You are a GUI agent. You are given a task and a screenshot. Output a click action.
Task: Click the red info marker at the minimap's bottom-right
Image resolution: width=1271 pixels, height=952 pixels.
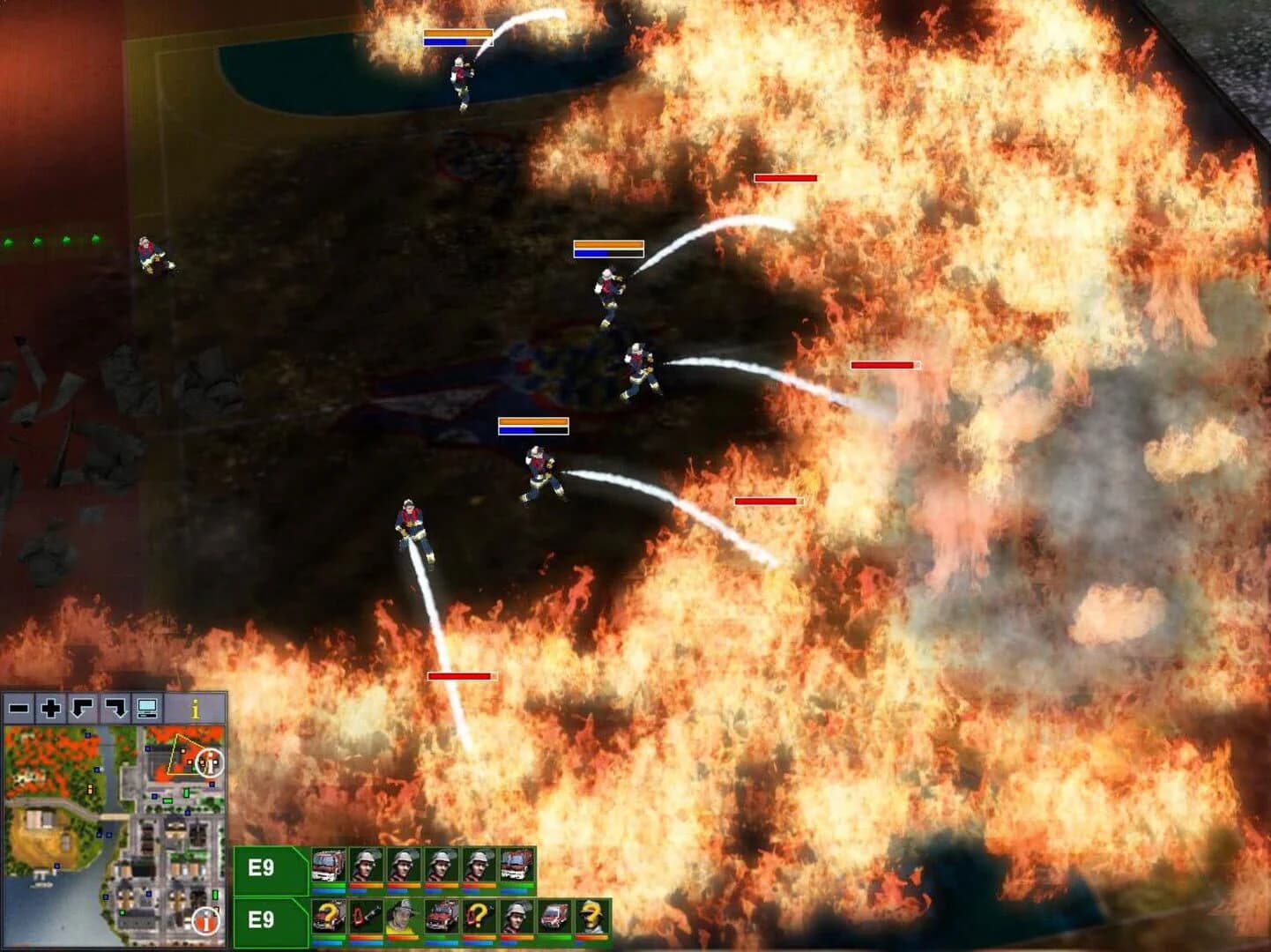206,921
